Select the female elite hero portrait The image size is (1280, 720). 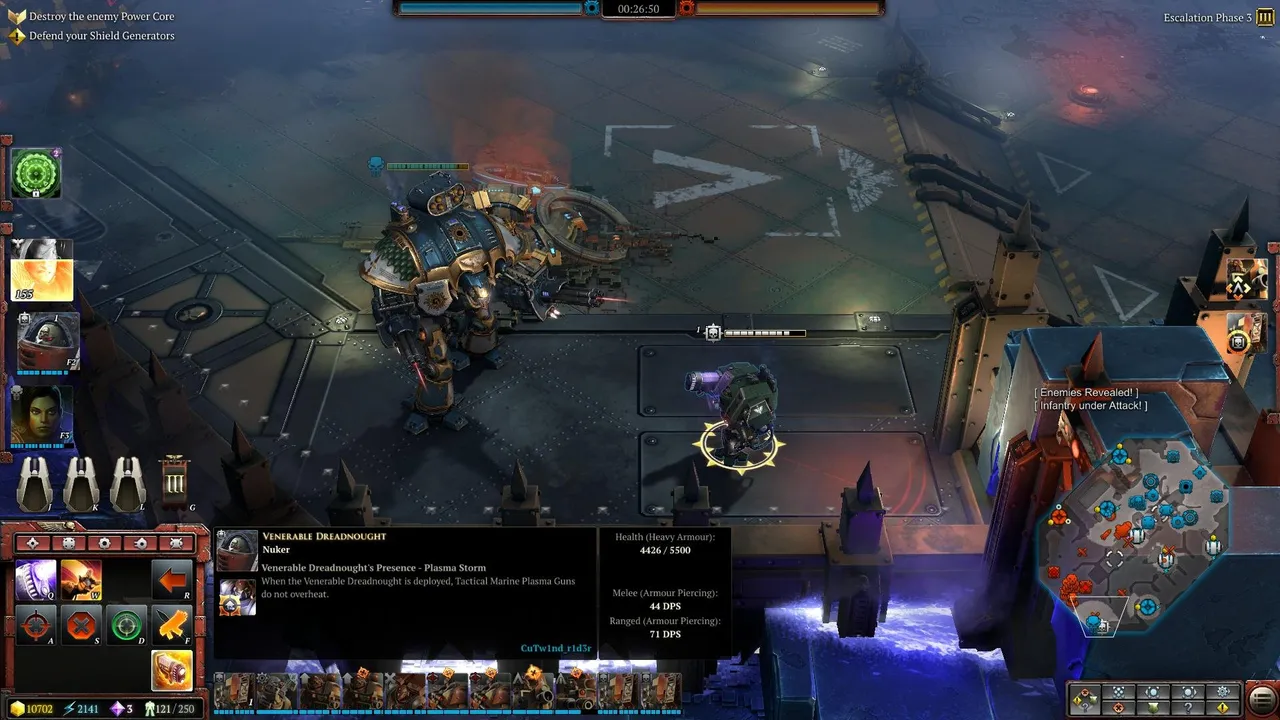(x=41, y=415)
